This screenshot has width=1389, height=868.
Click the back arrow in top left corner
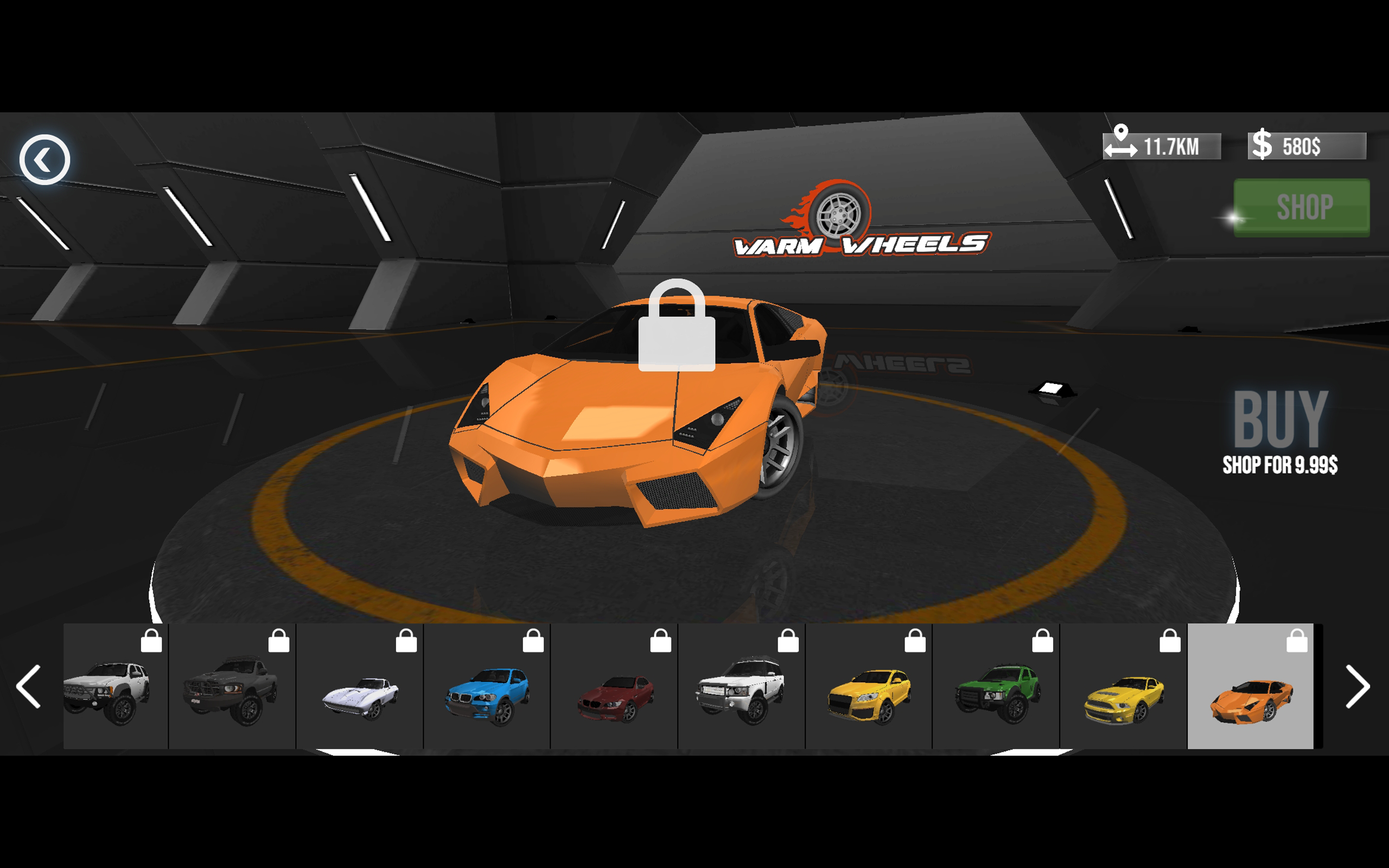(x=45, y=159)
